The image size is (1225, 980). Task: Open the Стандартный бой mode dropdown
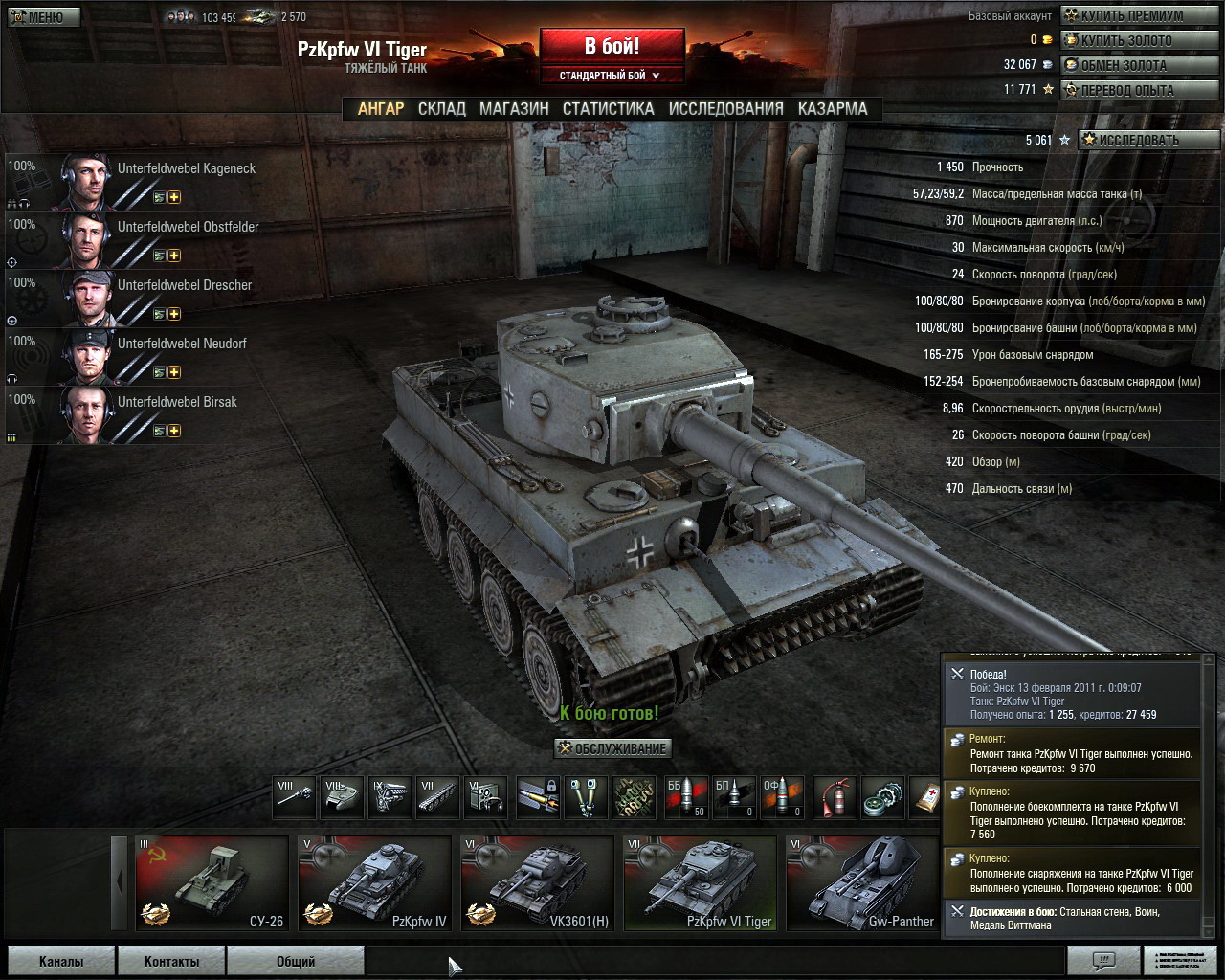point(612,76)
